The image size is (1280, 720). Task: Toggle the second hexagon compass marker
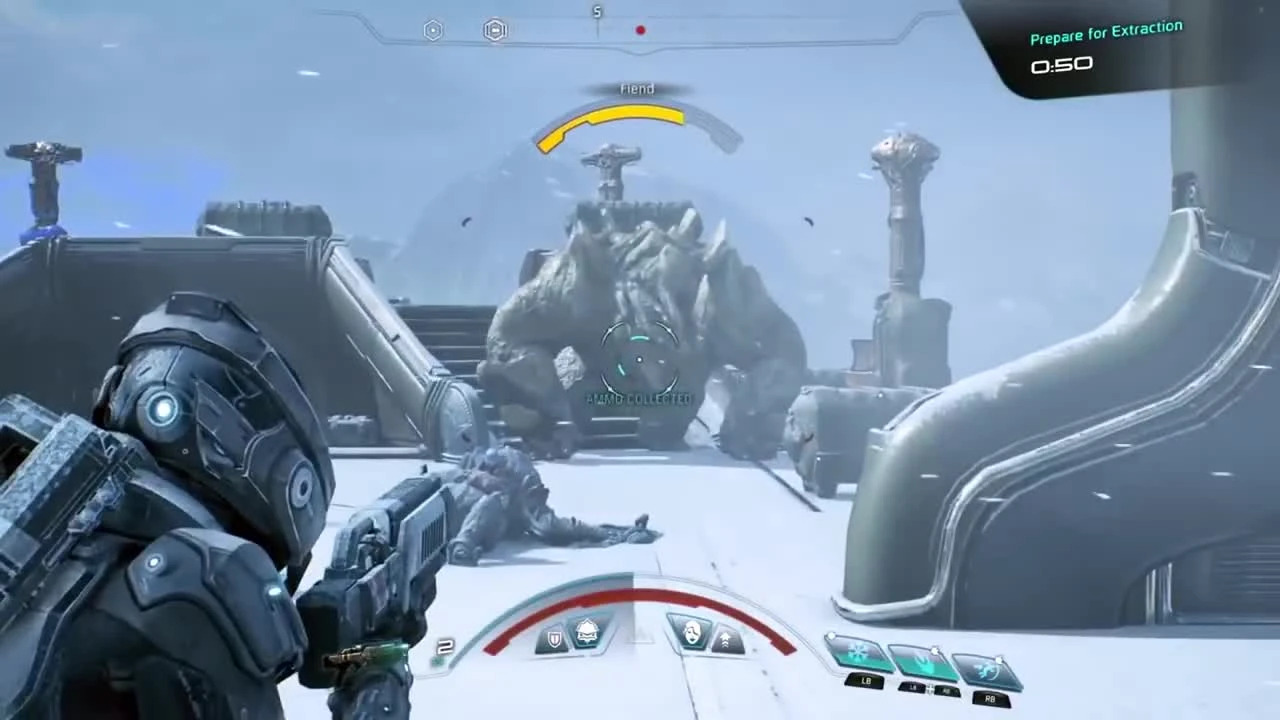pyautogui.click(x=494, y=30)
